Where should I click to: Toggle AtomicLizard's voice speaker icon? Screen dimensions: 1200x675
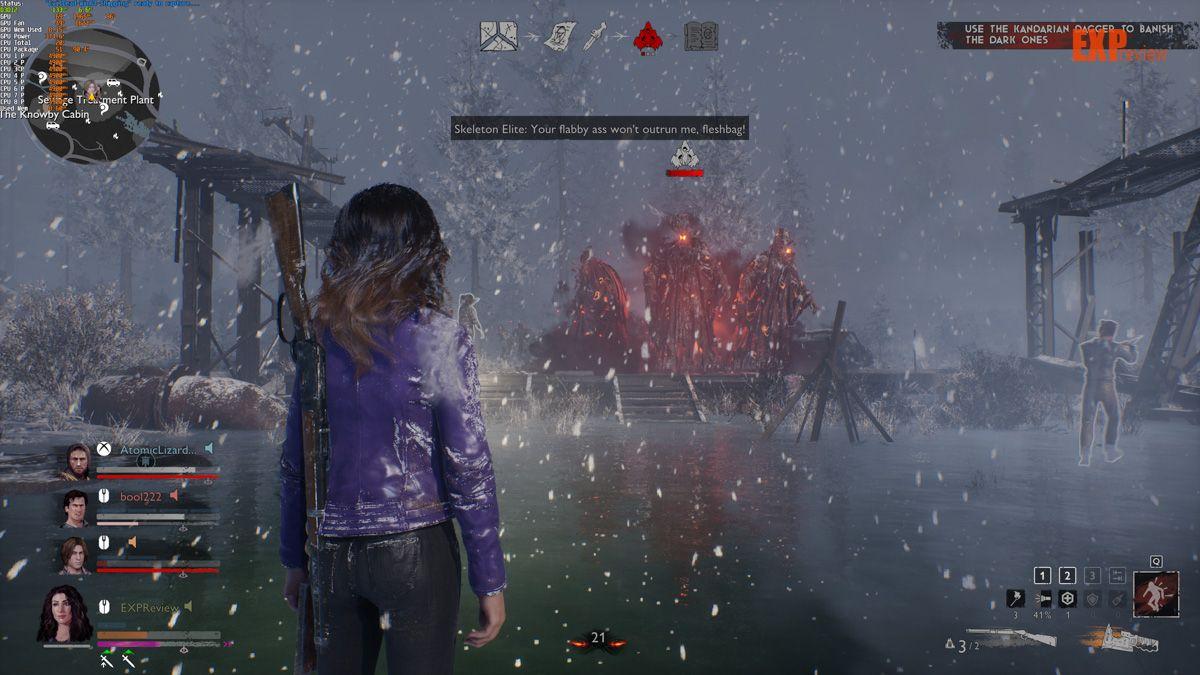(209, 449)
